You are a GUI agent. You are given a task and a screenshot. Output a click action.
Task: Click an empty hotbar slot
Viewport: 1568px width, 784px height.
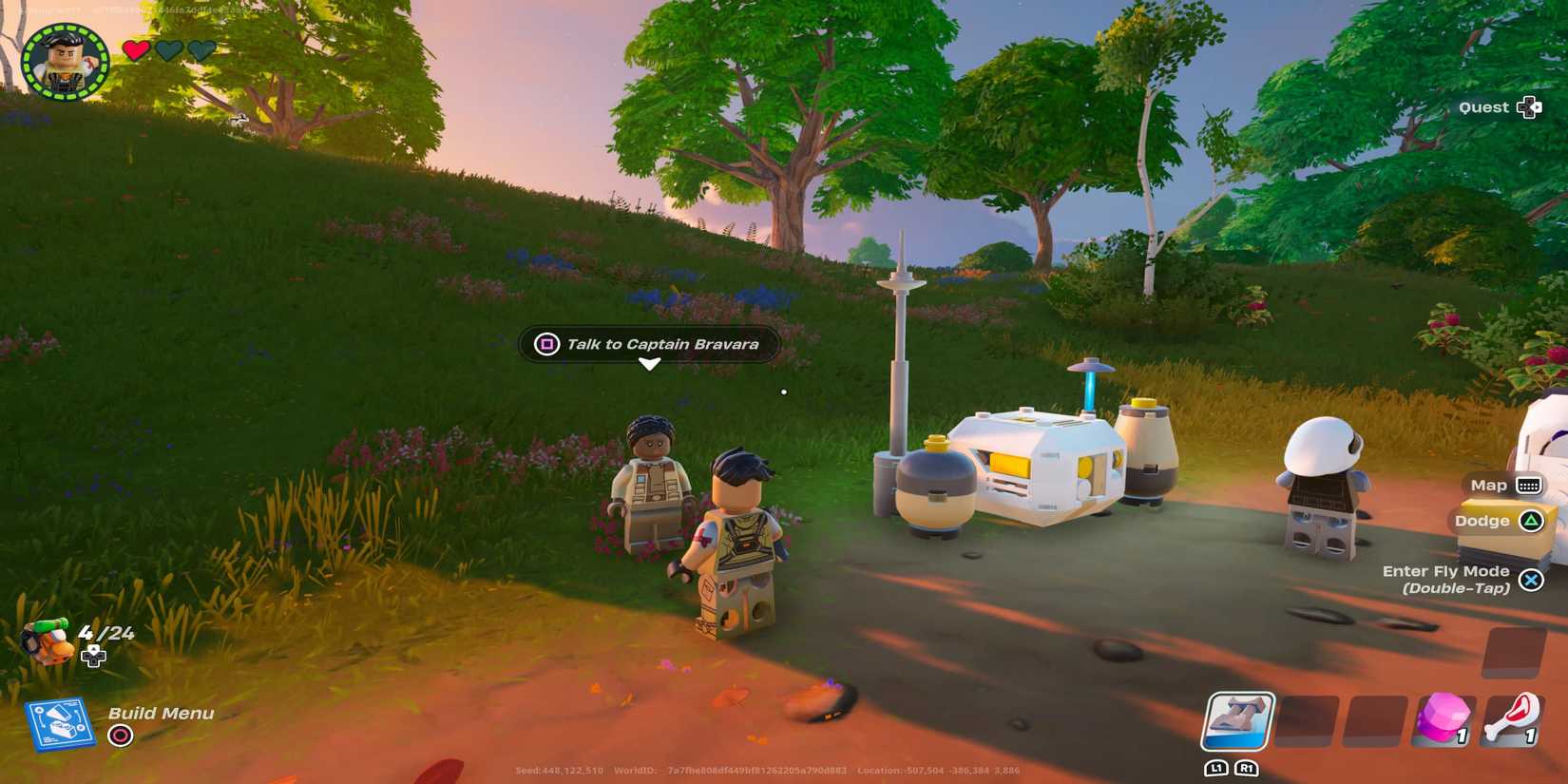[1310, 722]
